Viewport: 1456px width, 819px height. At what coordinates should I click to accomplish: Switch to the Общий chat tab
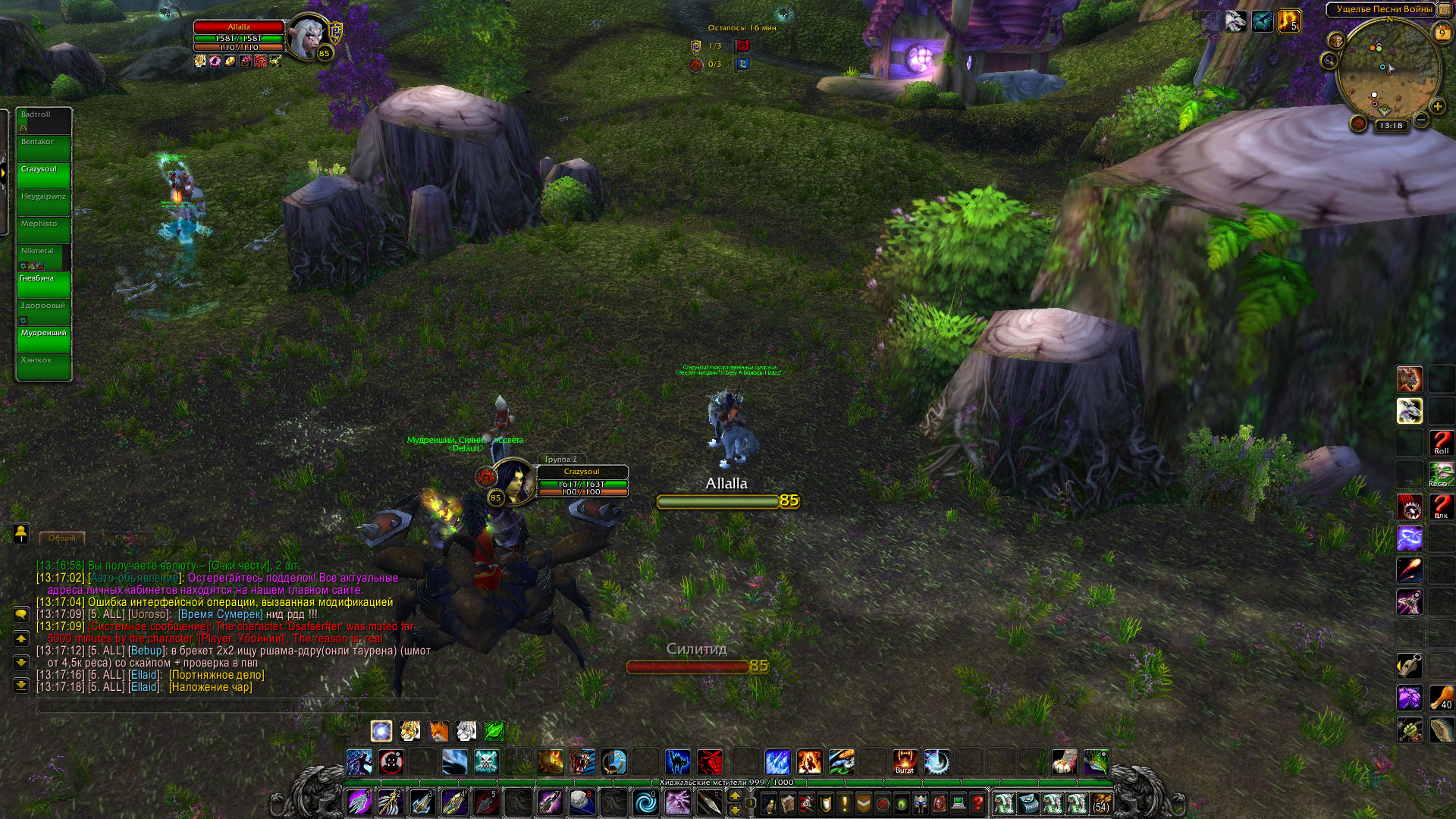[x=62, y=538]
